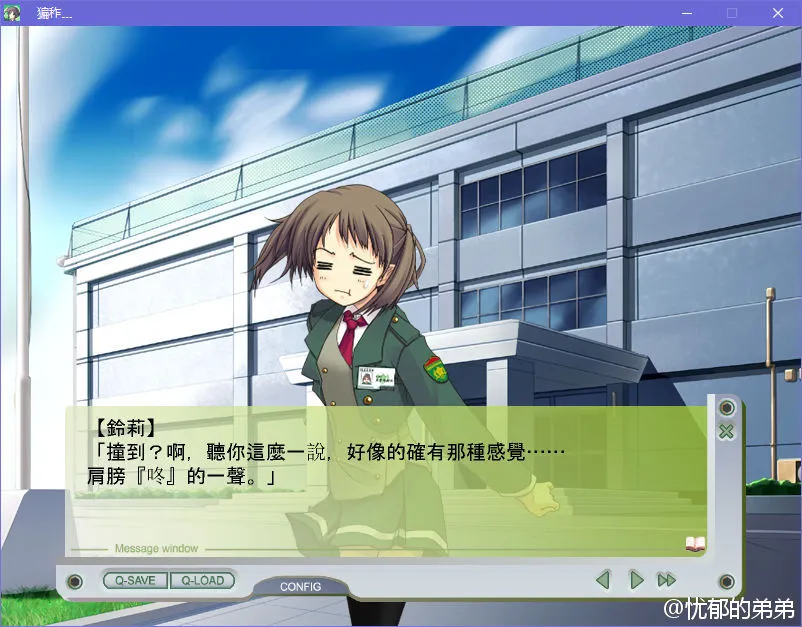Viewport: 802px width, 627px height.
Task: Go back with the left arrow
Action: click(603, 580)
